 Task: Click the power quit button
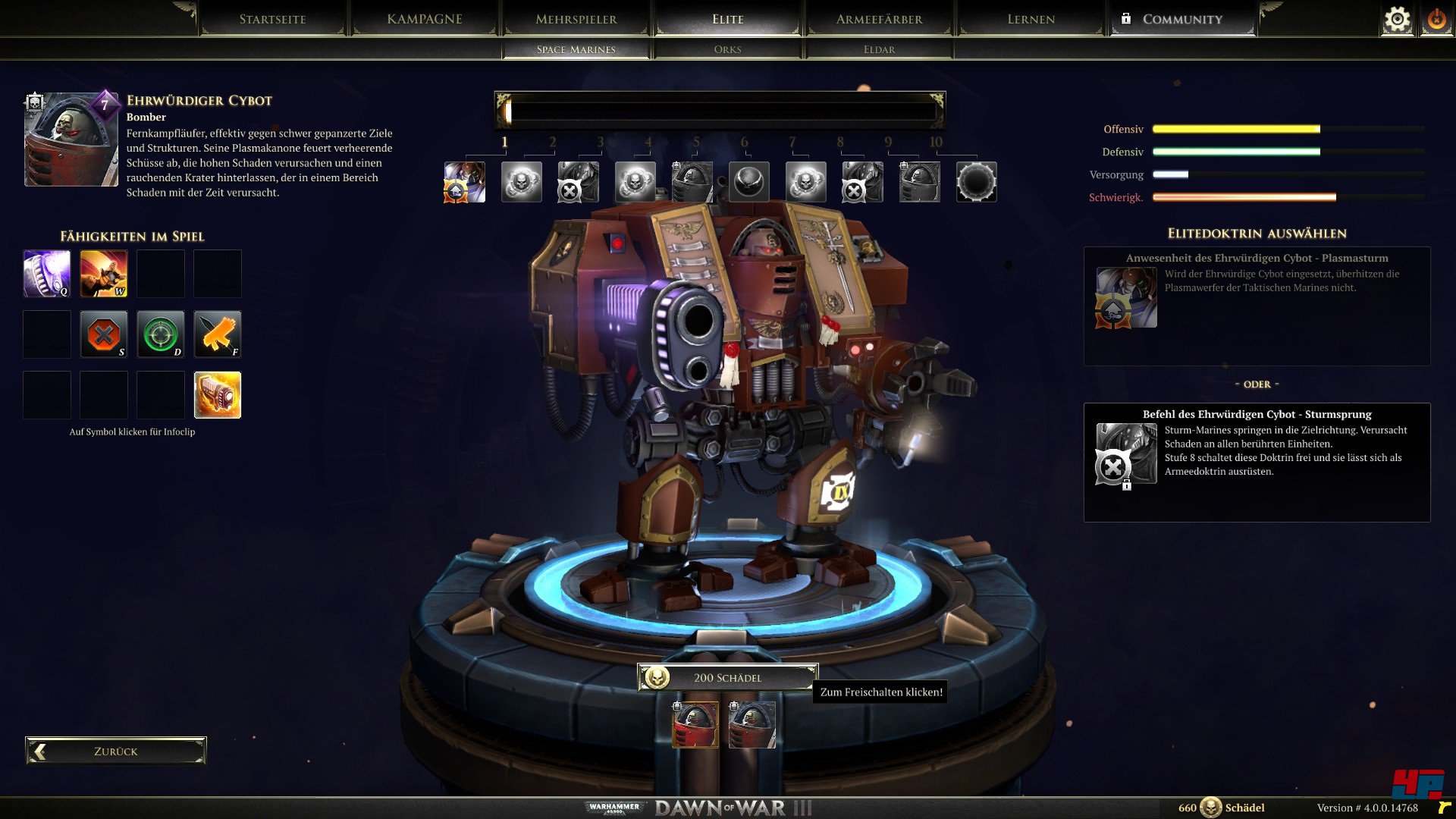click(x=1436, y=19)
